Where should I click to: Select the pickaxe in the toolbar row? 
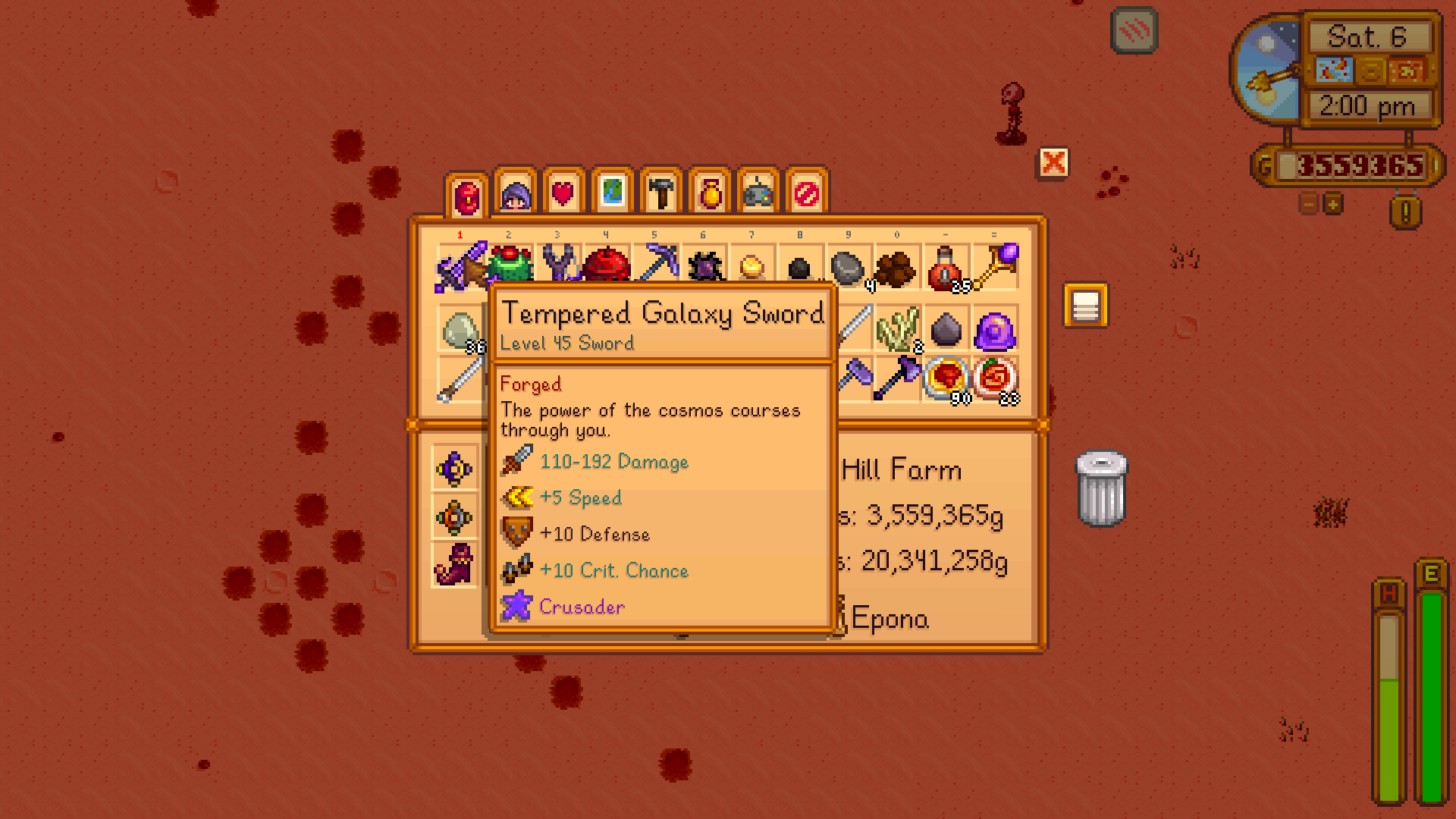(x=657, y=264)
